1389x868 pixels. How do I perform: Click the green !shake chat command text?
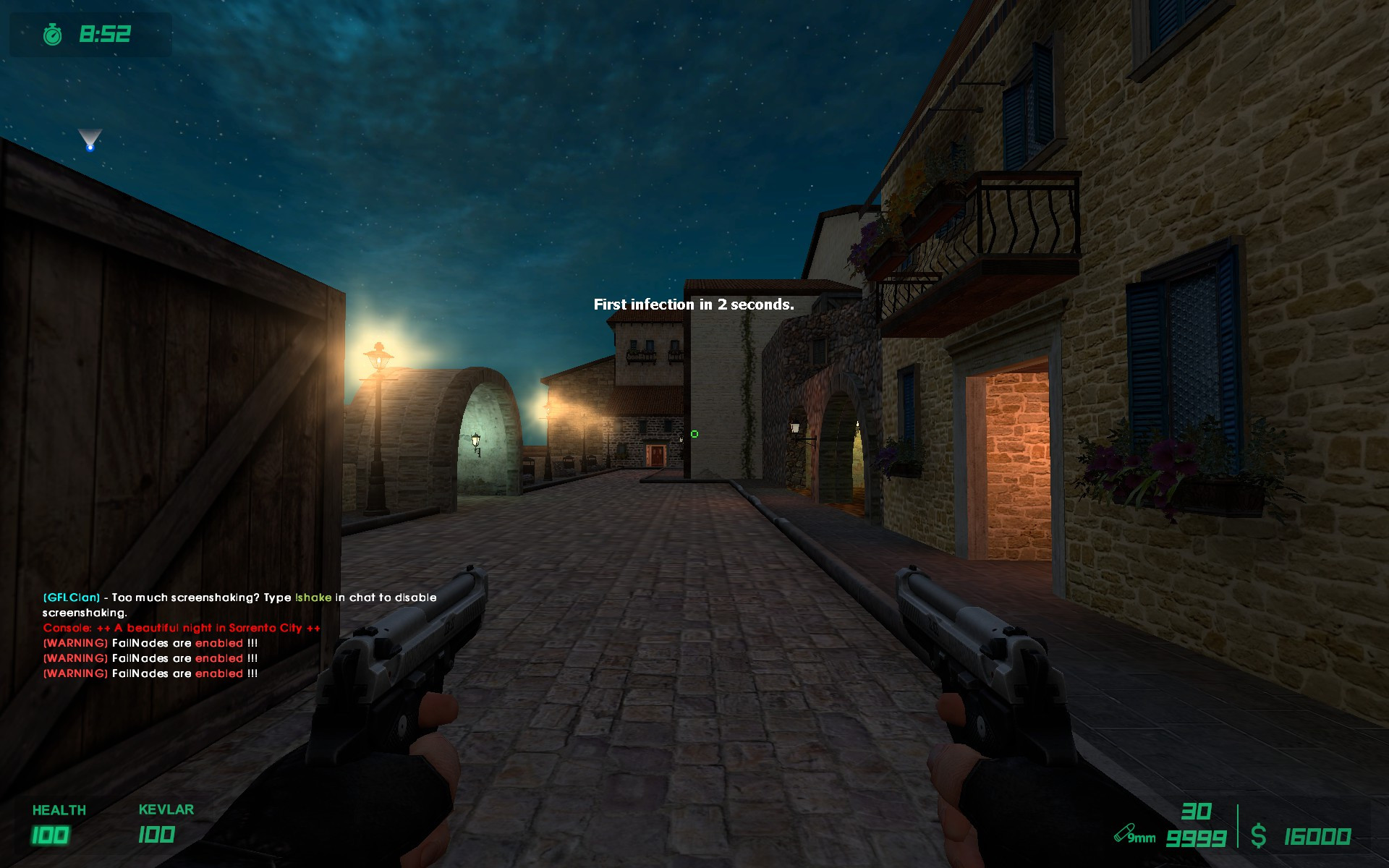point(313,597)
